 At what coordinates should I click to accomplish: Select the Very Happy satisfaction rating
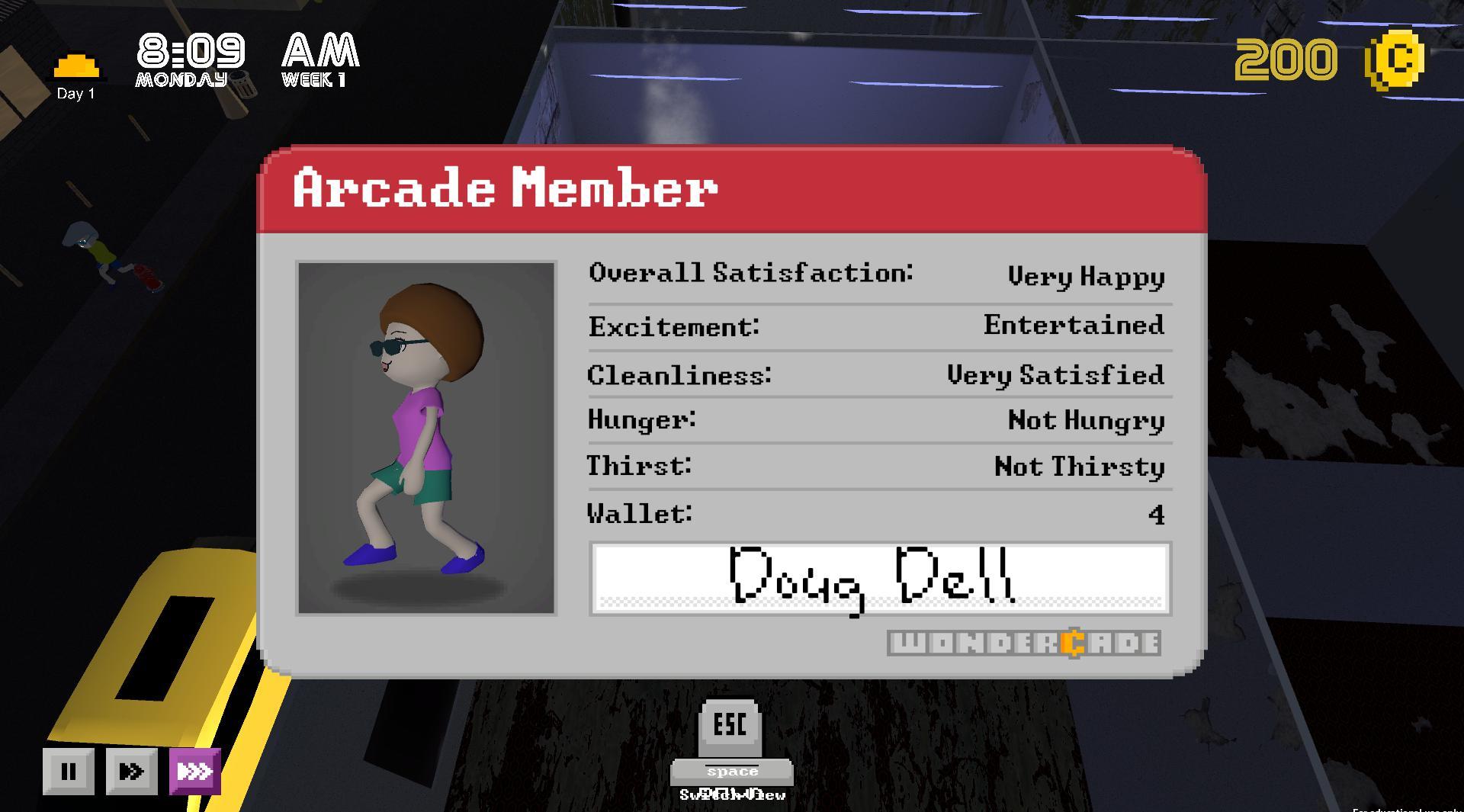pyautogui.click(x=1086, y=277)
